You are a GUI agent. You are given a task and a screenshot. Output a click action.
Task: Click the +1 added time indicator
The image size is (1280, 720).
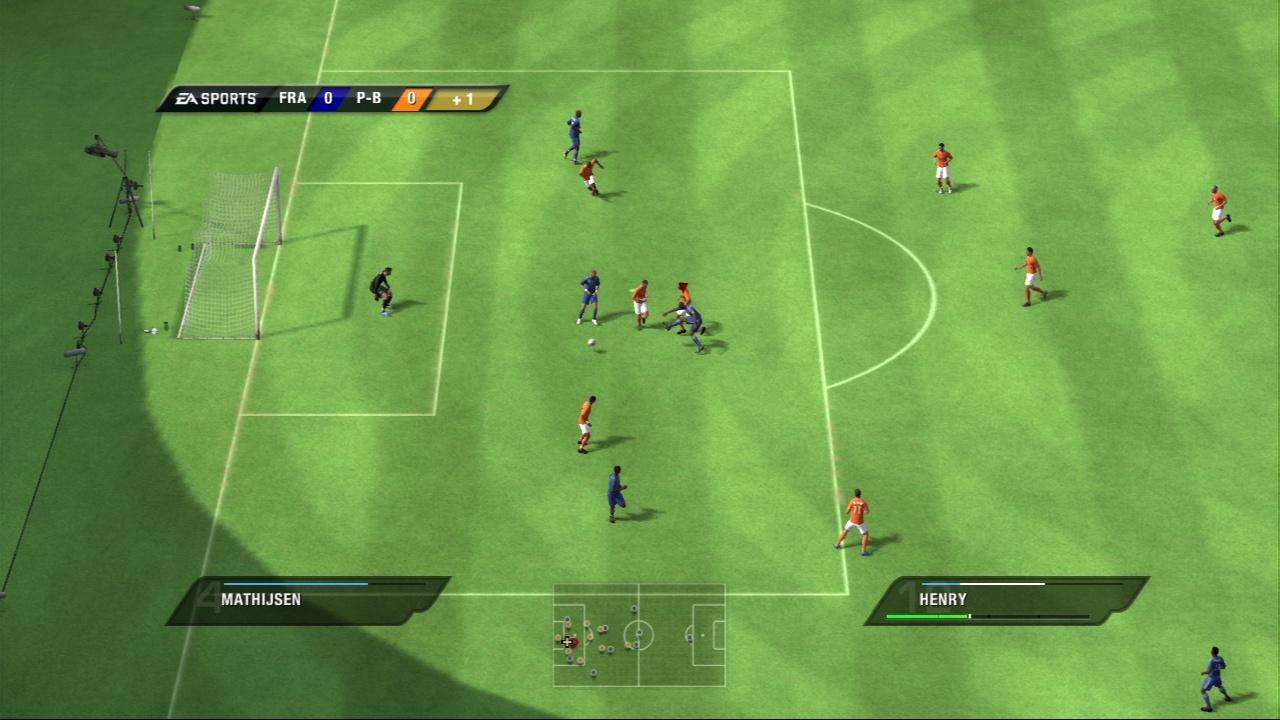[x=464, y=99]
